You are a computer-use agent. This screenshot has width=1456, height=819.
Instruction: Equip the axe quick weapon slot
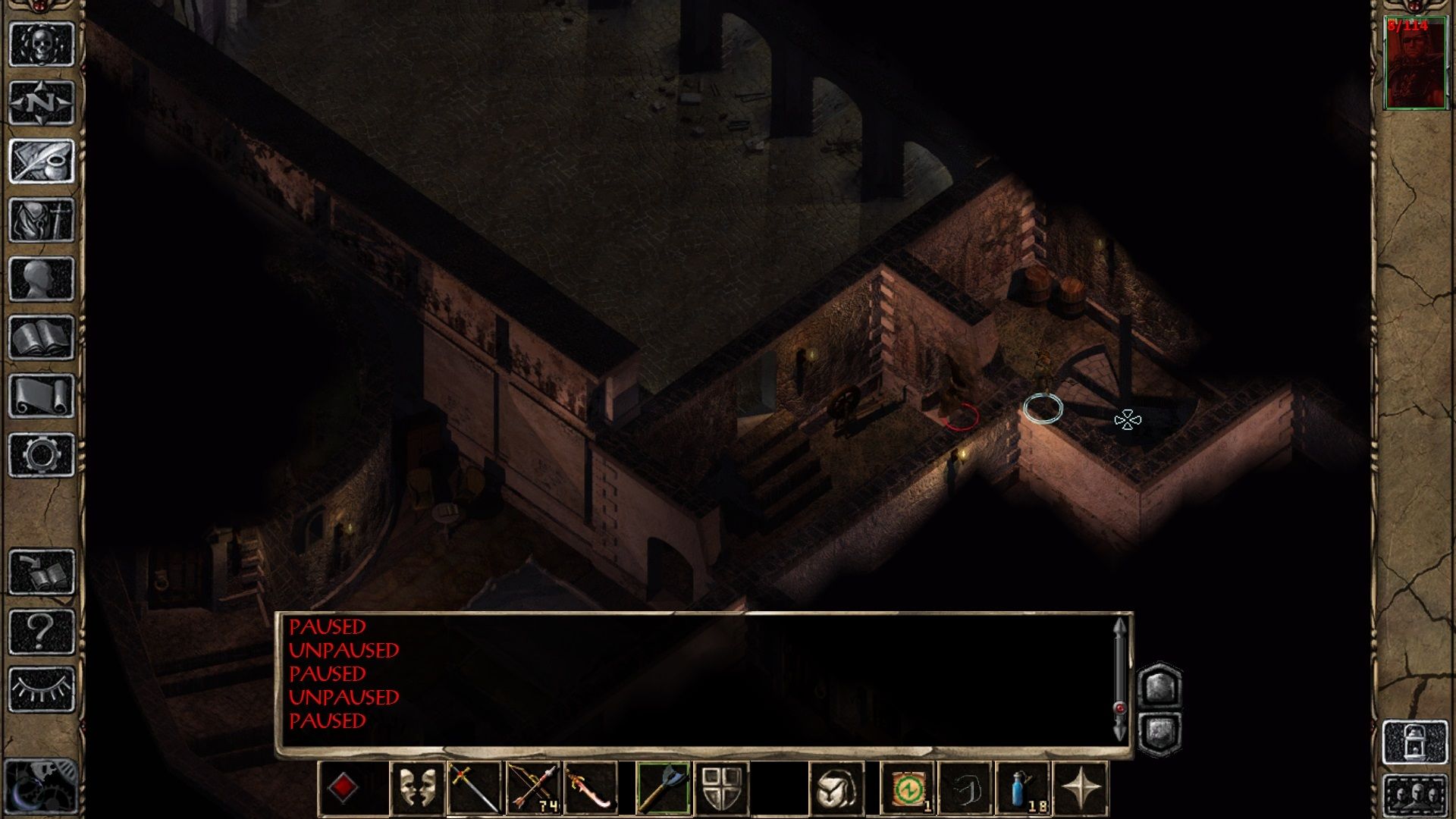pyautogui.click(x=663, y=789)
